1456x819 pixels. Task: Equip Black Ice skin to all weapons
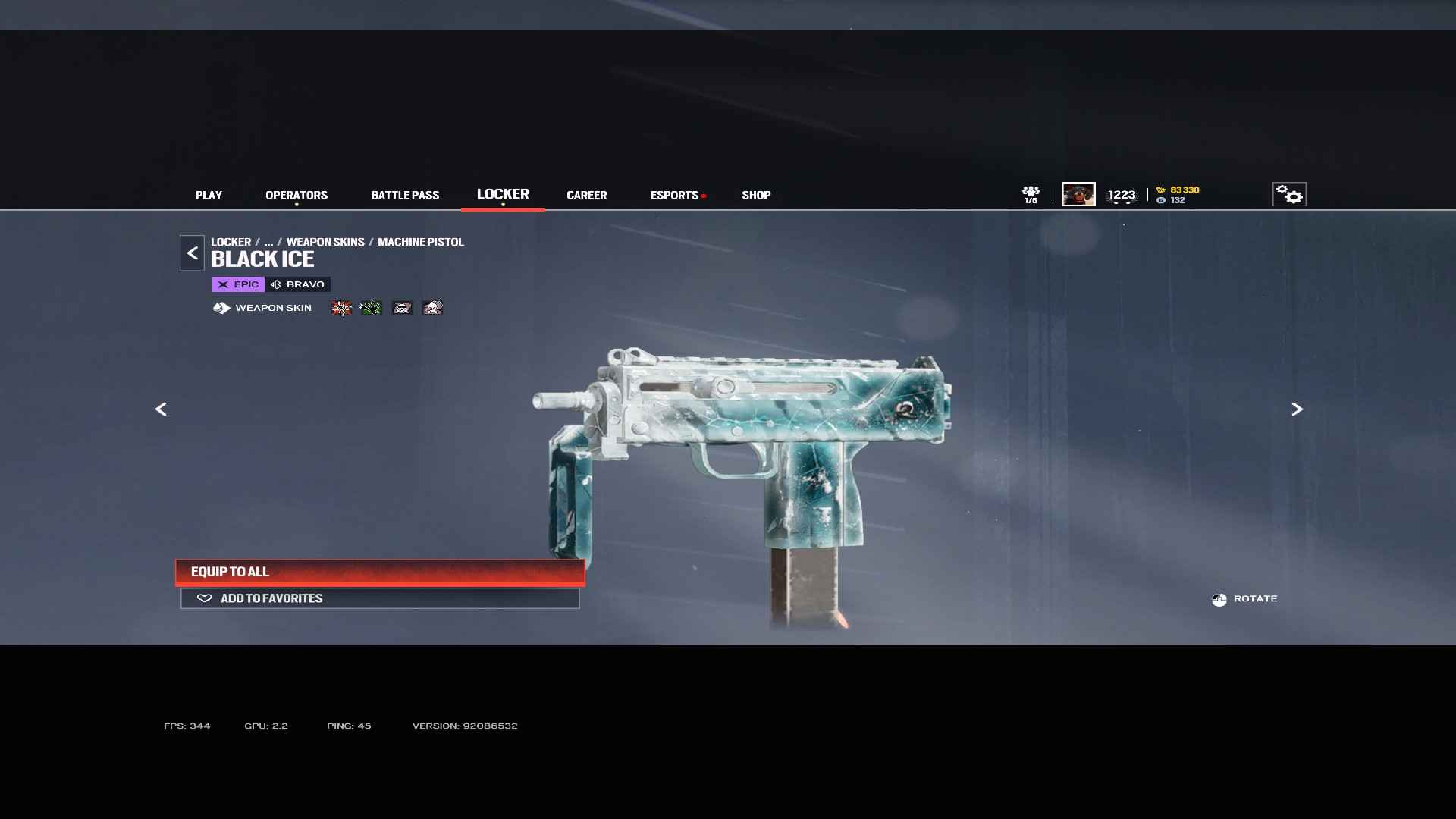(380, 572)
